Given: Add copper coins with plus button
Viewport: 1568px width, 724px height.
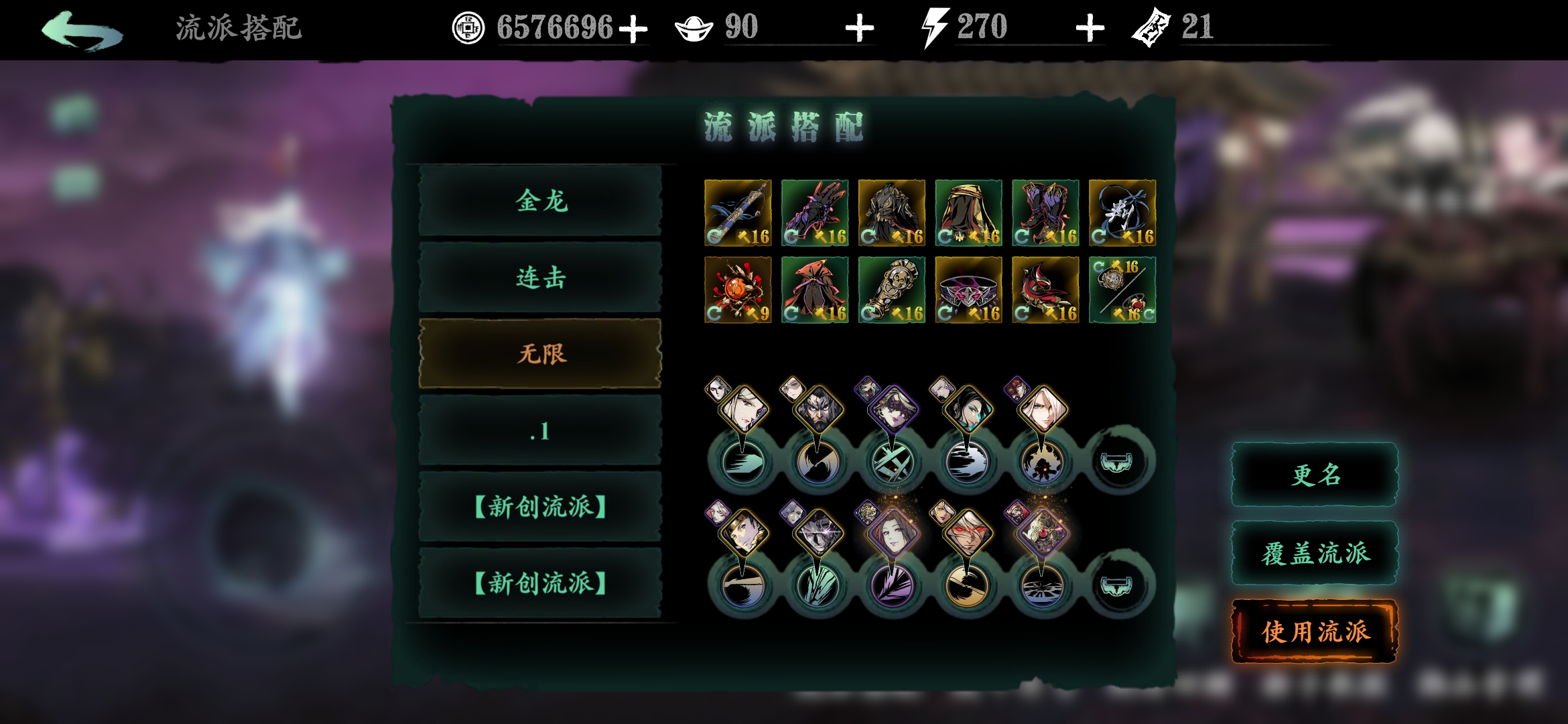Looking at the screenshot, I should click(633, 29).
